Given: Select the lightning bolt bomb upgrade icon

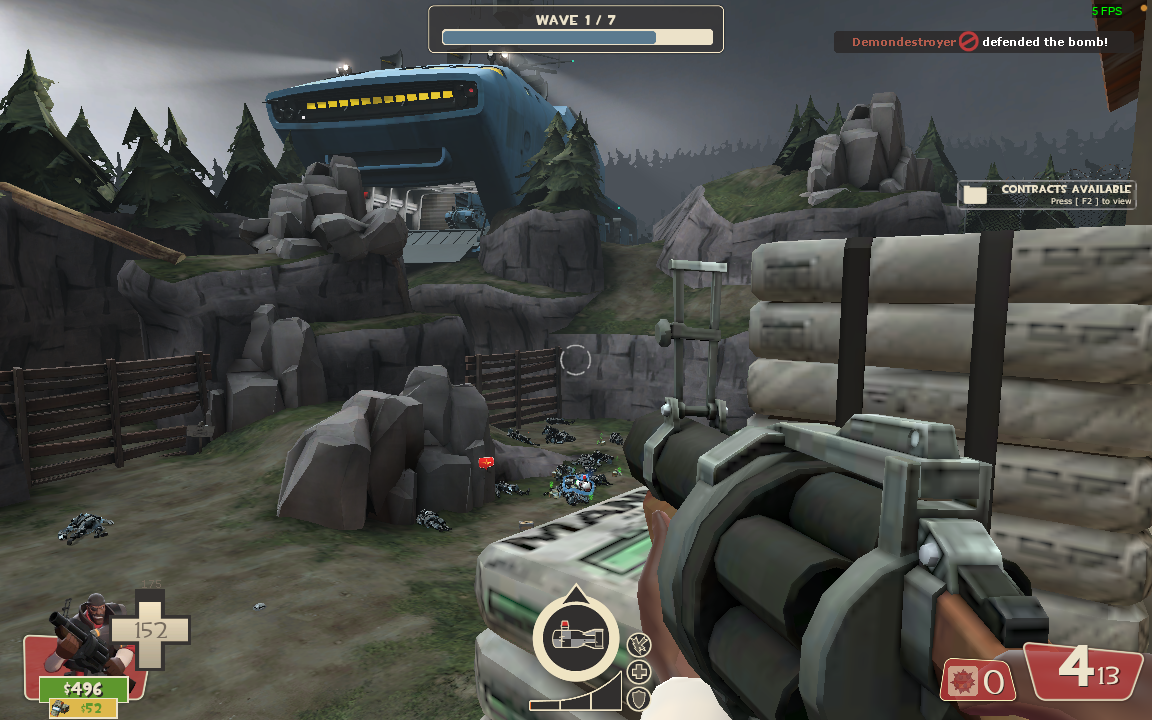Looking at the screenshot, I should [x=638, y=646].
